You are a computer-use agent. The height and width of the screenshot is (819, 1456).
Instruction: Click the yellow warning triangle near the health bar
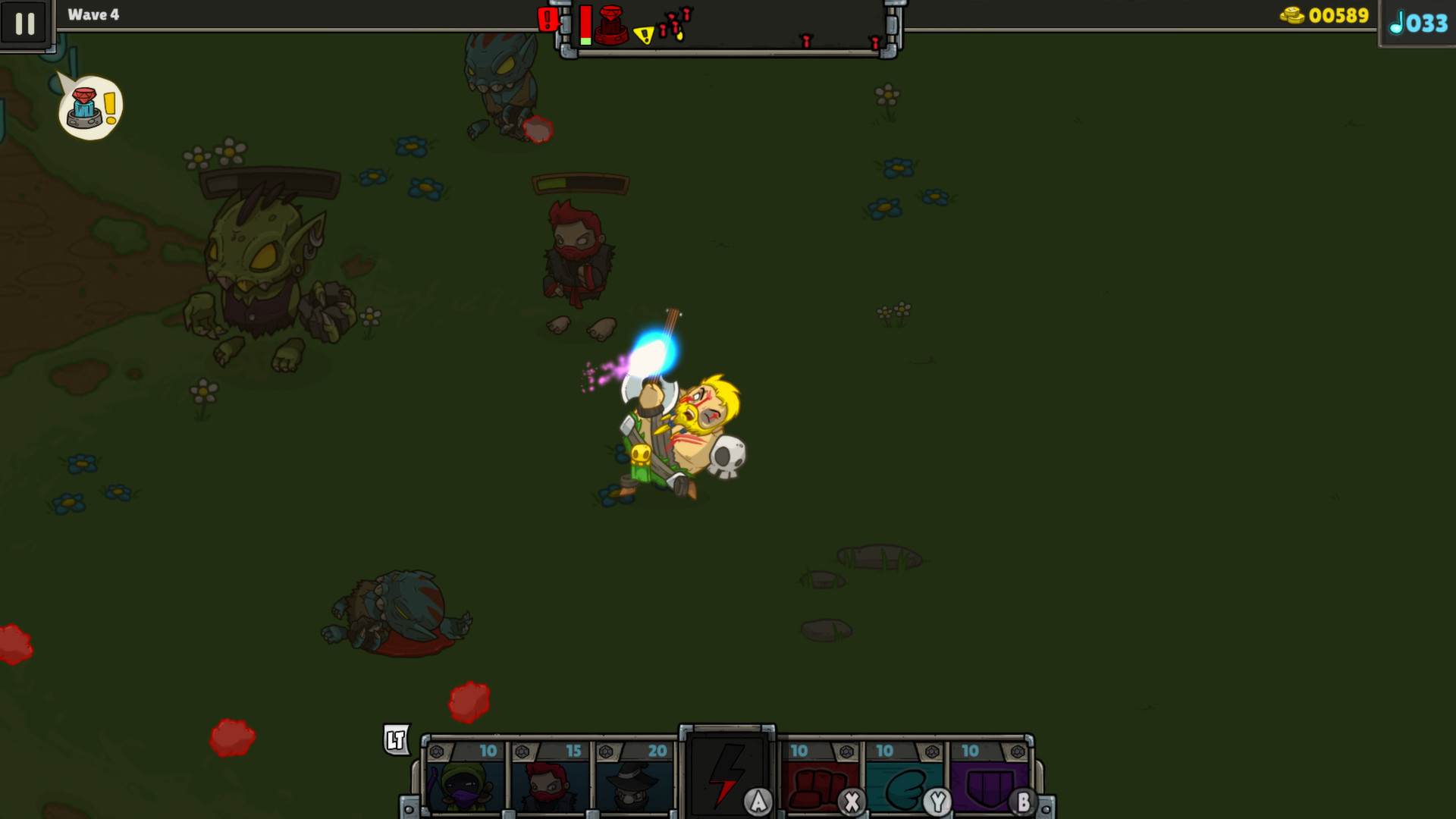(x=645, y=33)
